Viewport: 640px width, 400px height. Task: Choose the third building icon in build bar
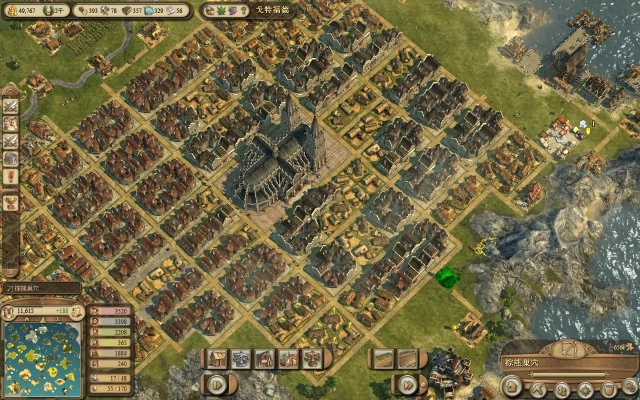(265, 358)
